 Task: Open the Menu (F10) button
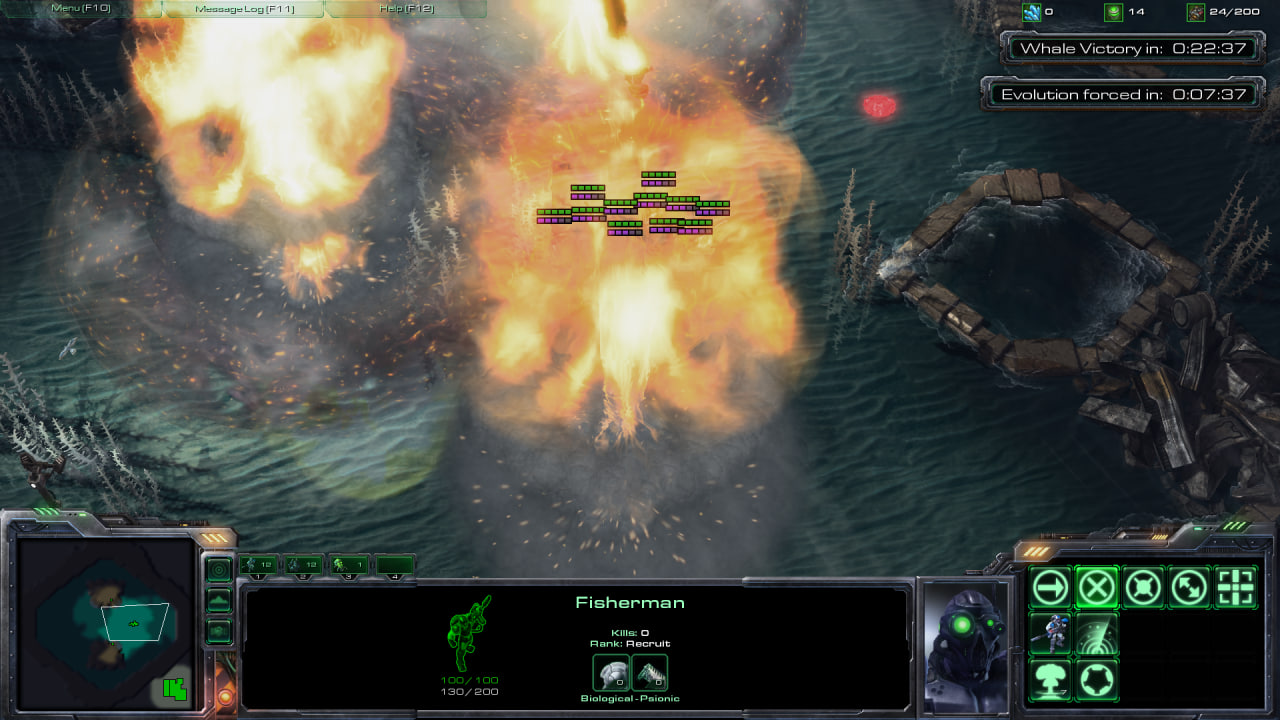(81, 9)
